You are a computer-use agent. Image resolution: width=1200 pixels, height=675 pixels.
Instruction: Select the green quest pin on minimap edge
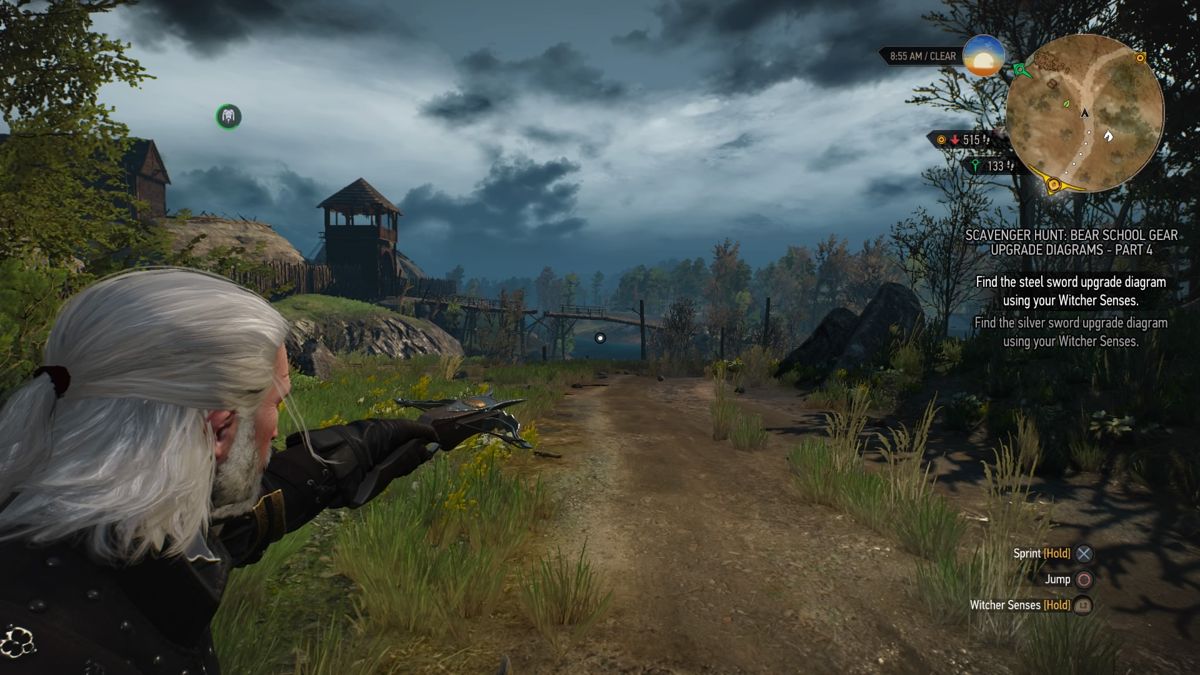click(1019, 70)
